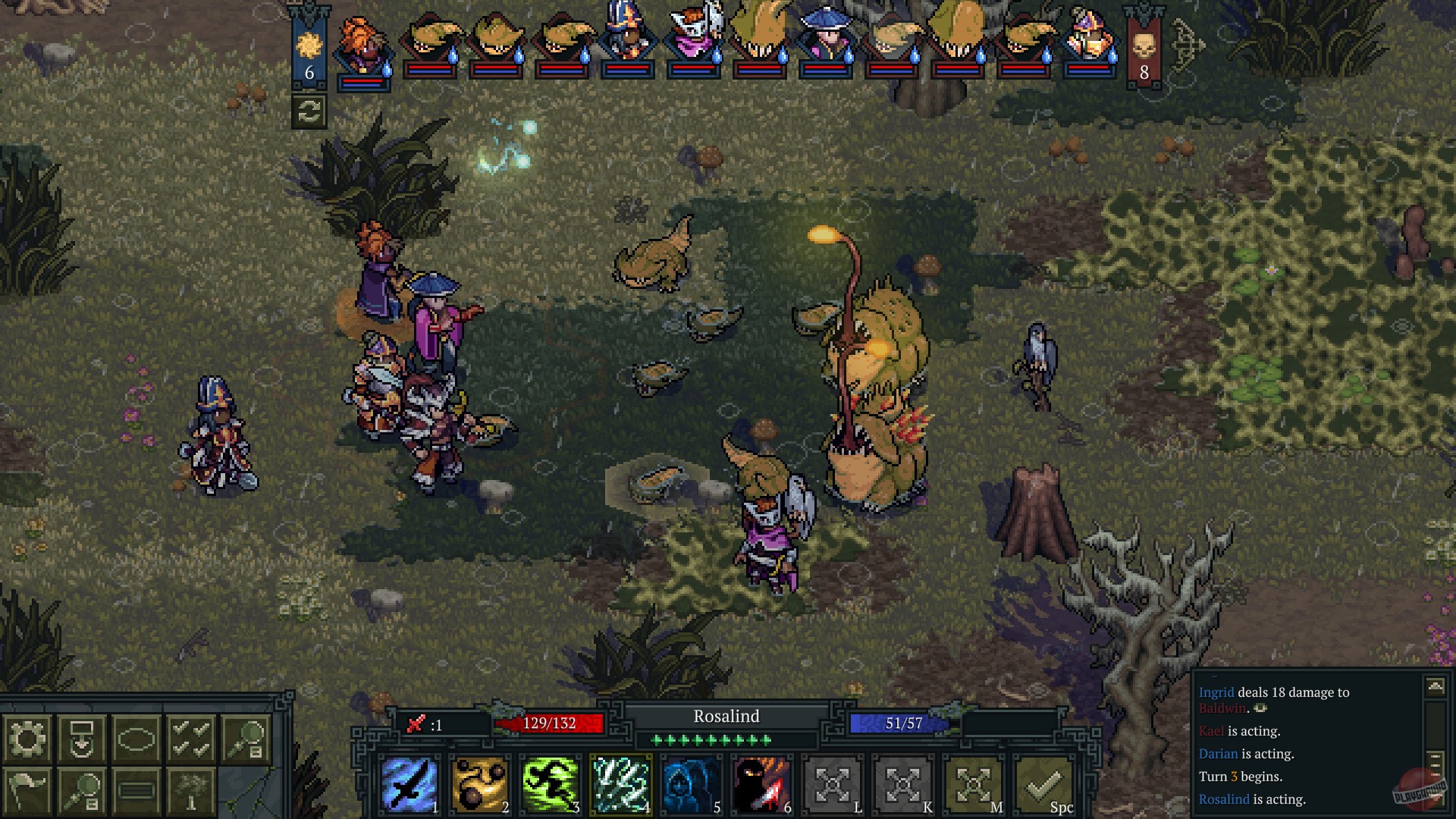Viewport: 1456px width, 819px height.
Task: Click the refresh arrows below the sun banner
Action: coord(308,114)
